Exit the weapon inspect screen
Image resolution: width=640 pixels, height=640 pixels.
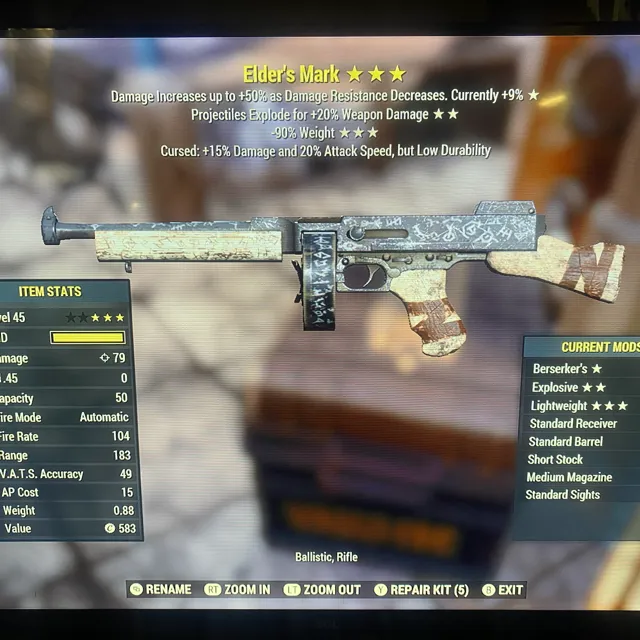[x=503, y=589]
